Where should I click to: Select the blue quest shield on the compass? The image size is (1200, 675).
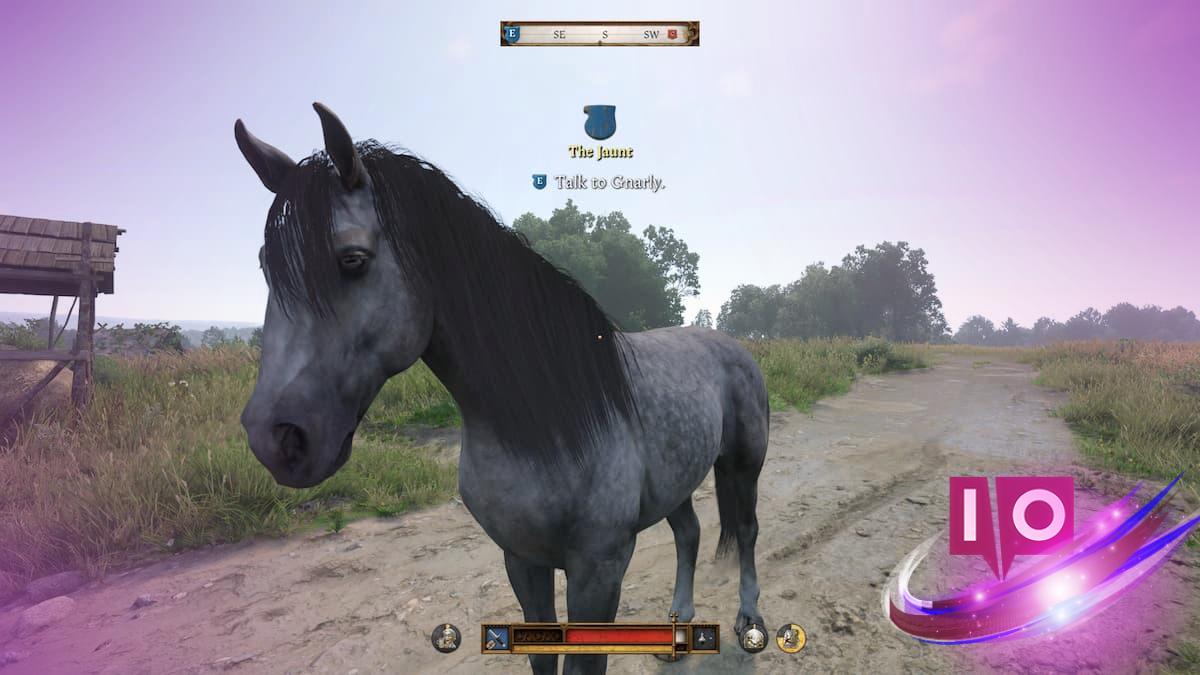pos(513,34)
